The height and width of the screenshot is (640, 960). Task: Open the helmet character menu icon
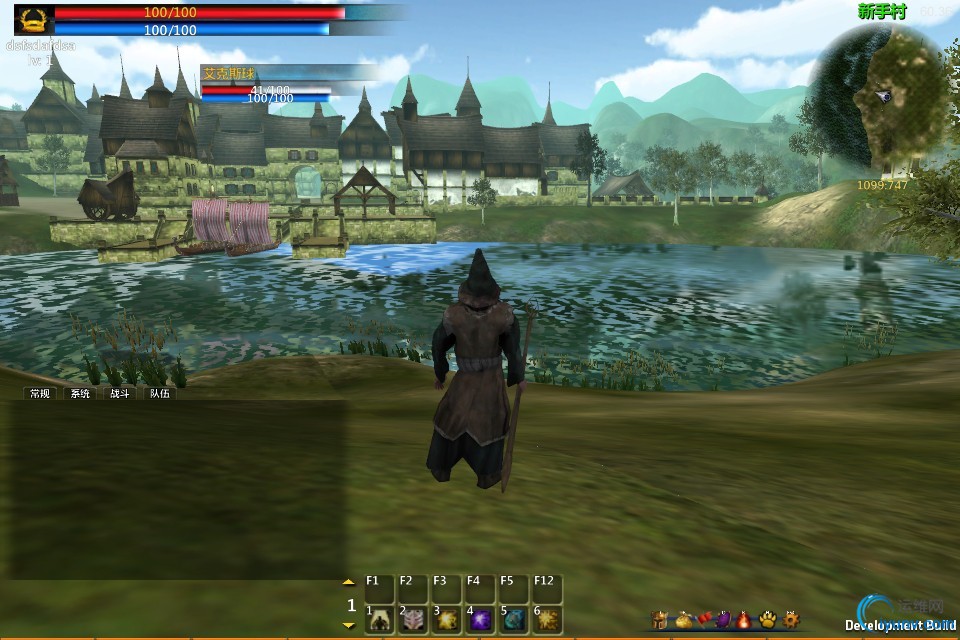pos(660,620)
